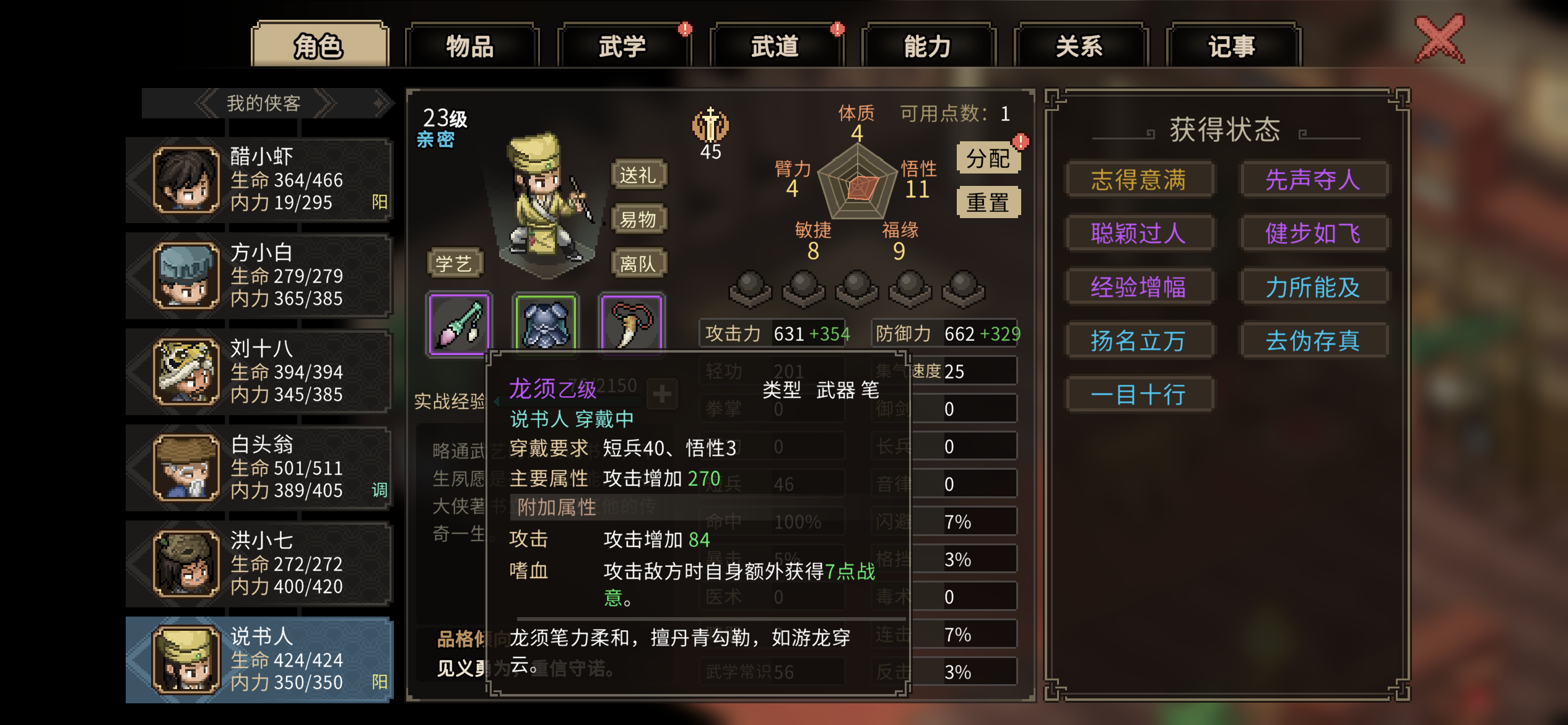1568x725 pixels.
Task: Pick 洪小七 from the roster
Action: coord(260,564)
